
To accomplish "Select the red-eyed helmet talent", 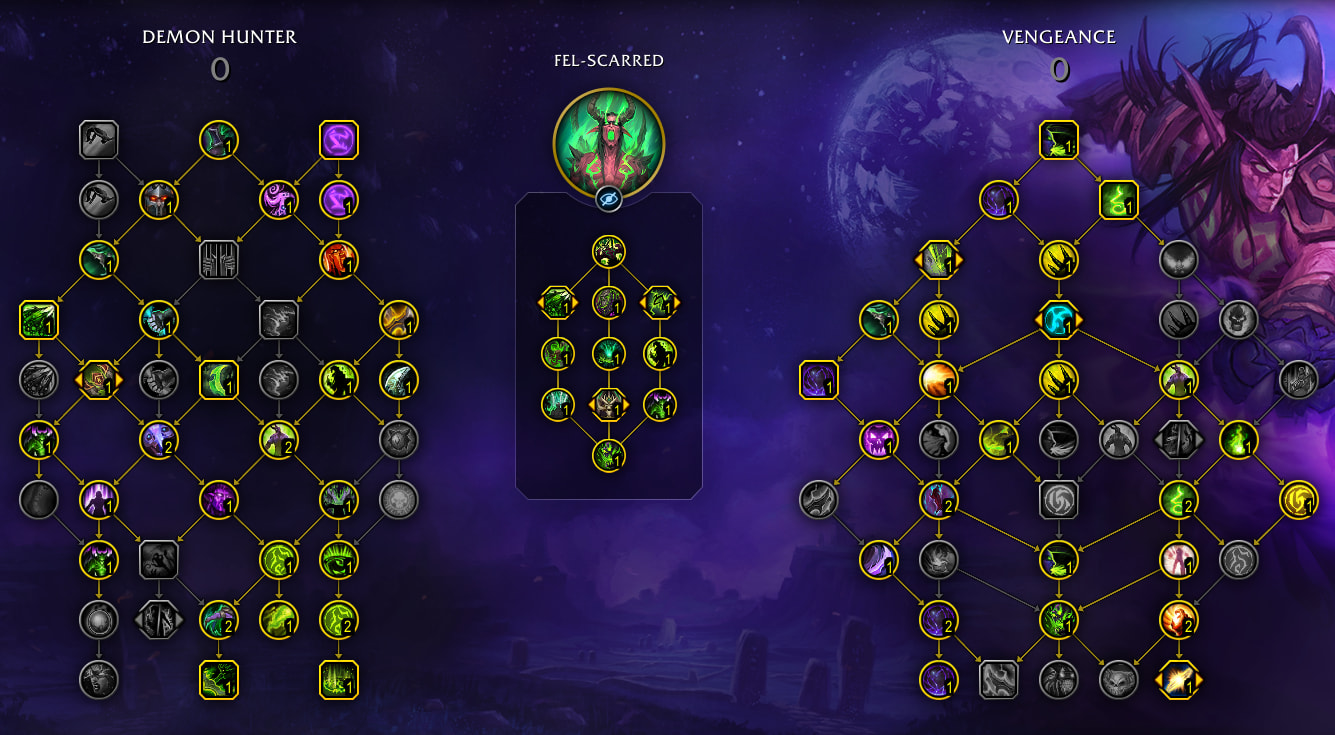I will (x=158, y=200).
